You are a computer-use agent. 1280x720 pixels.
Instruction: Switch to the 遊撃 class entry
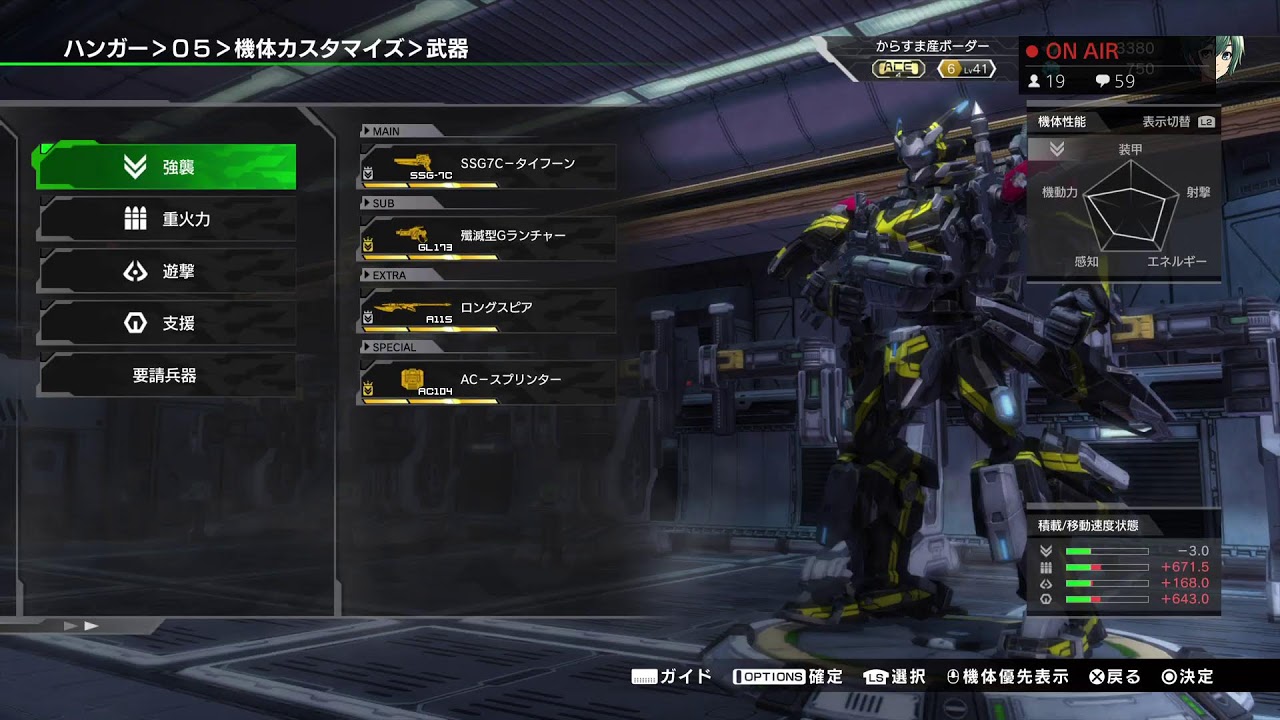pyautogui.click(x=166, y=271)
